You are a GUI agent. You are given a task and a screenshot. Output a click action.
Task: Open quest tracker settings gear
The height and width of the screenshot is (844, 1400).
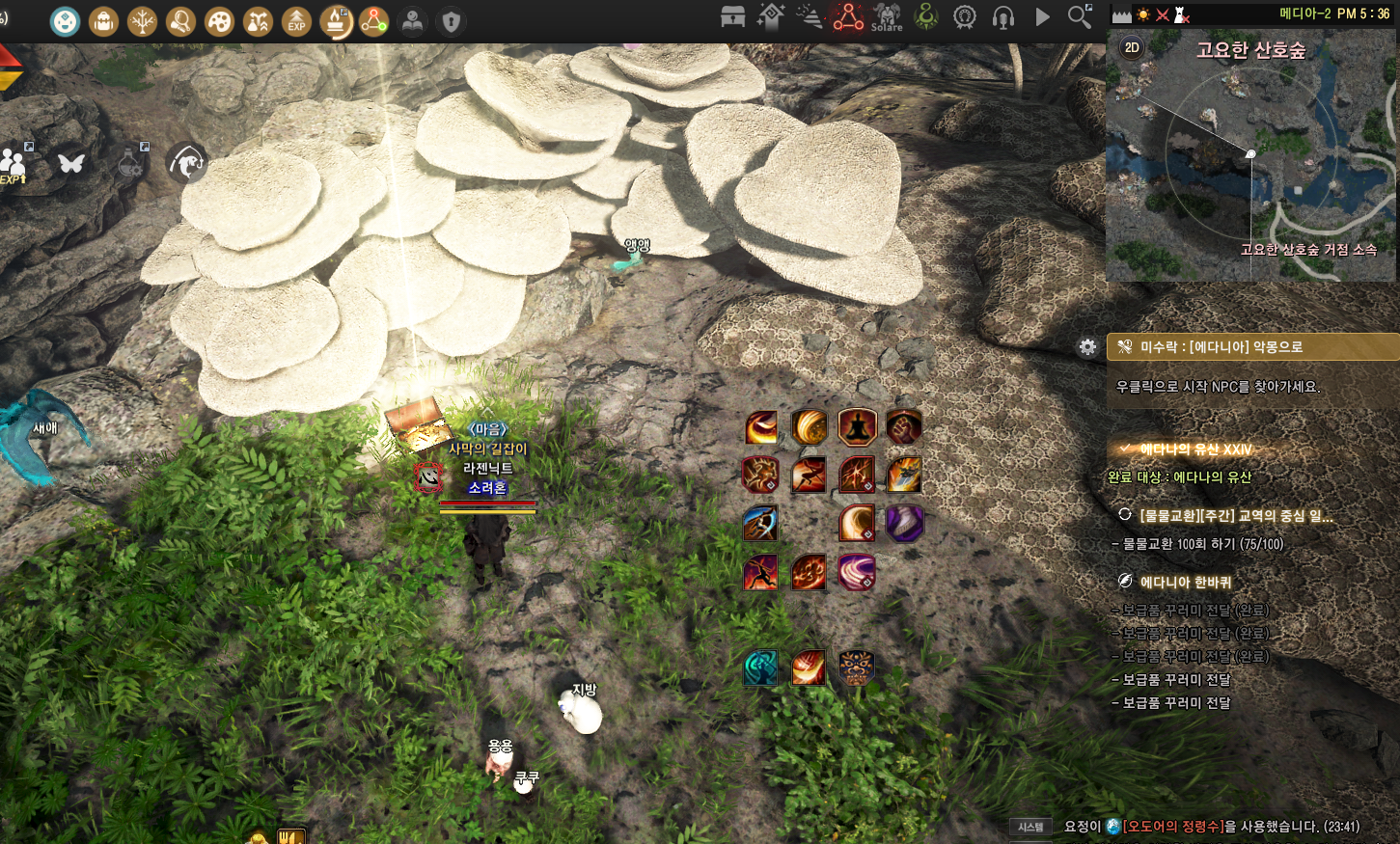(x=1087, y=347)
